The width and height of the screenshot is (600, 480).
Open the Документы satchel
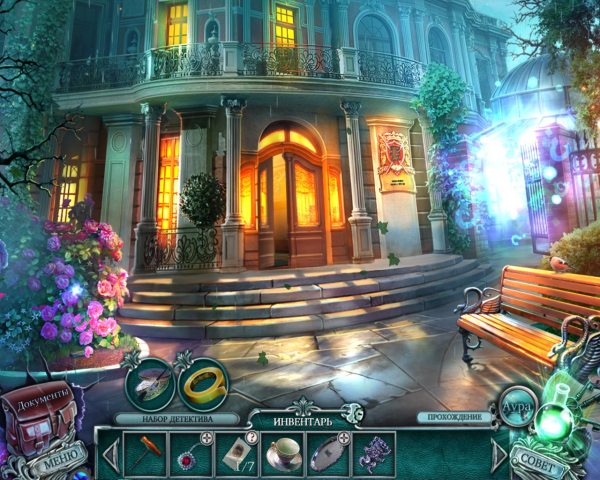pyautogui.click(x=42, y=415)
